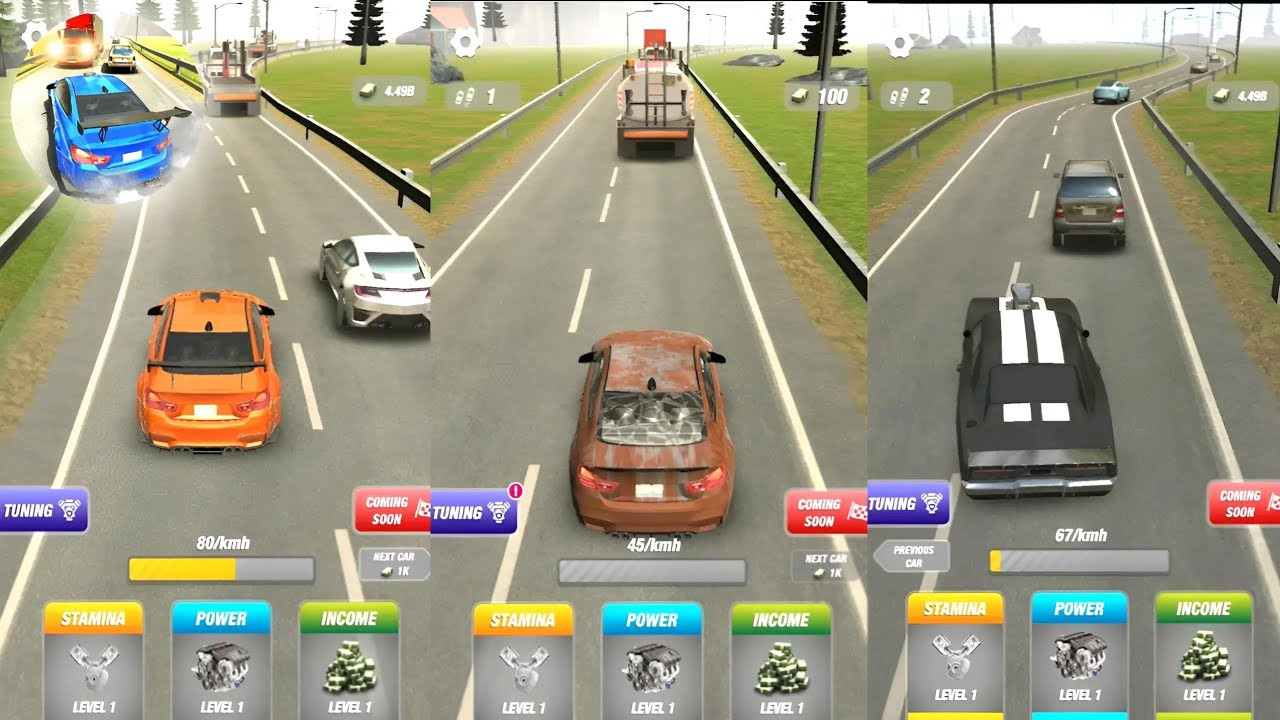Upgrade Stamina under the rusty brown car

(x=522, y=662)
